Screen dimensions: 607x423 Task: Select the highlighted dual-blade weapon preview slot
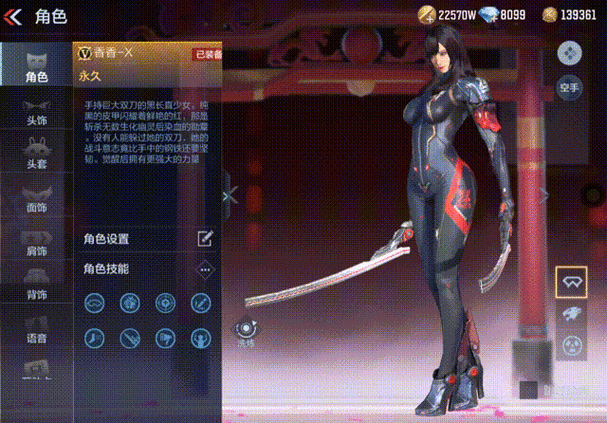(571, 282)
